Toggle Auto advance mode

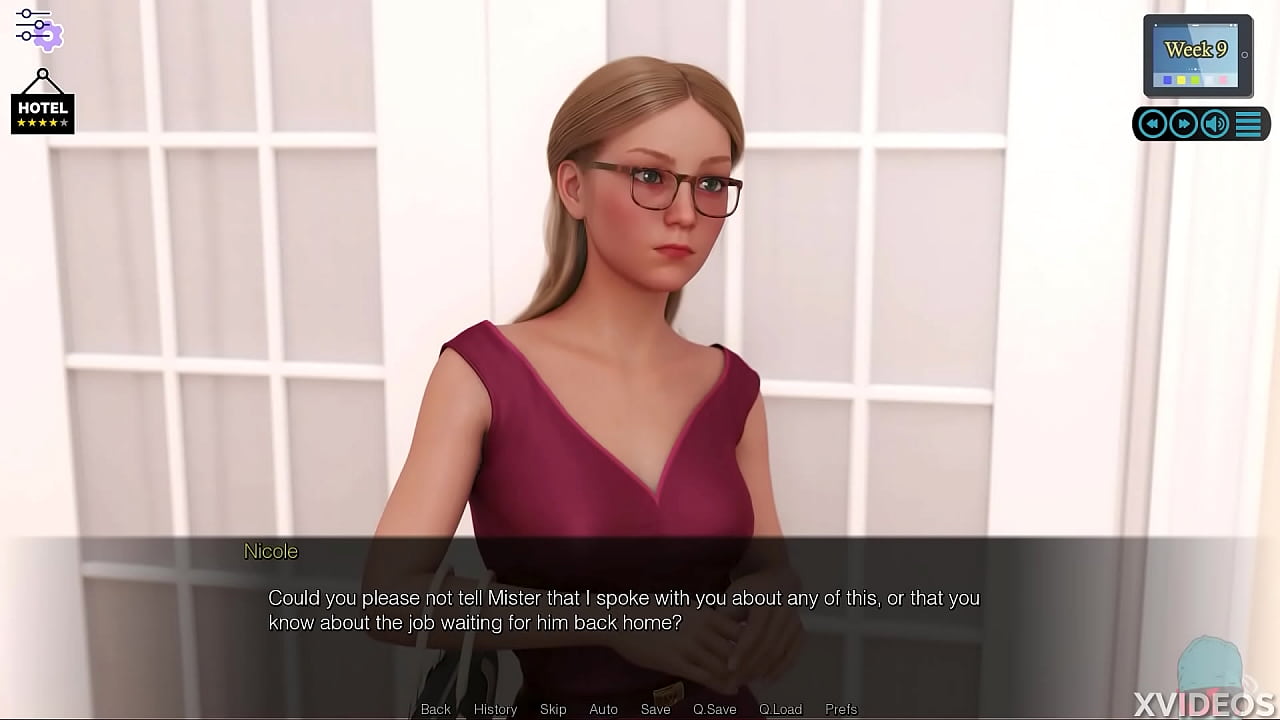tap(603, 709)
